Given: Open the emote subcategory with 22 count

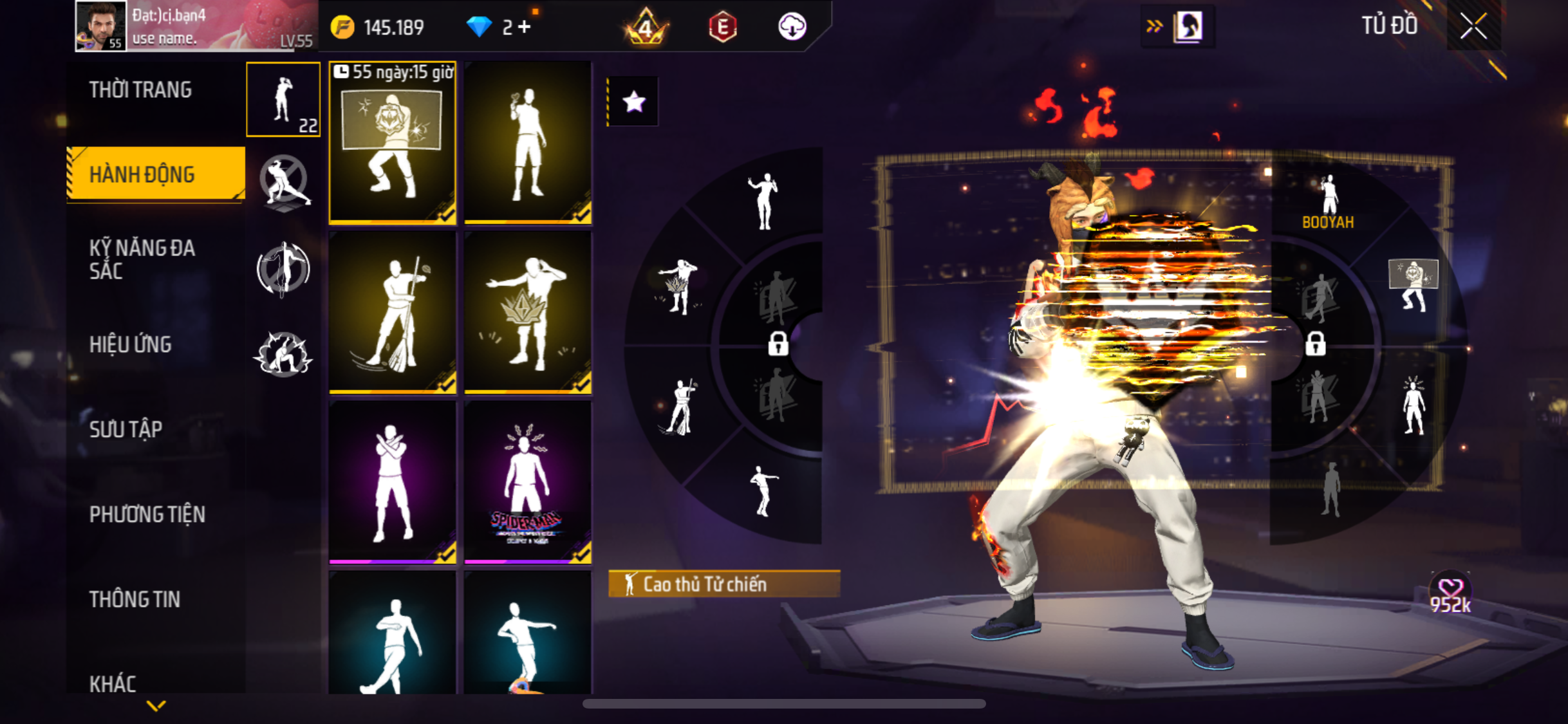Looking at the screenshot, I should tap(283, 100).
